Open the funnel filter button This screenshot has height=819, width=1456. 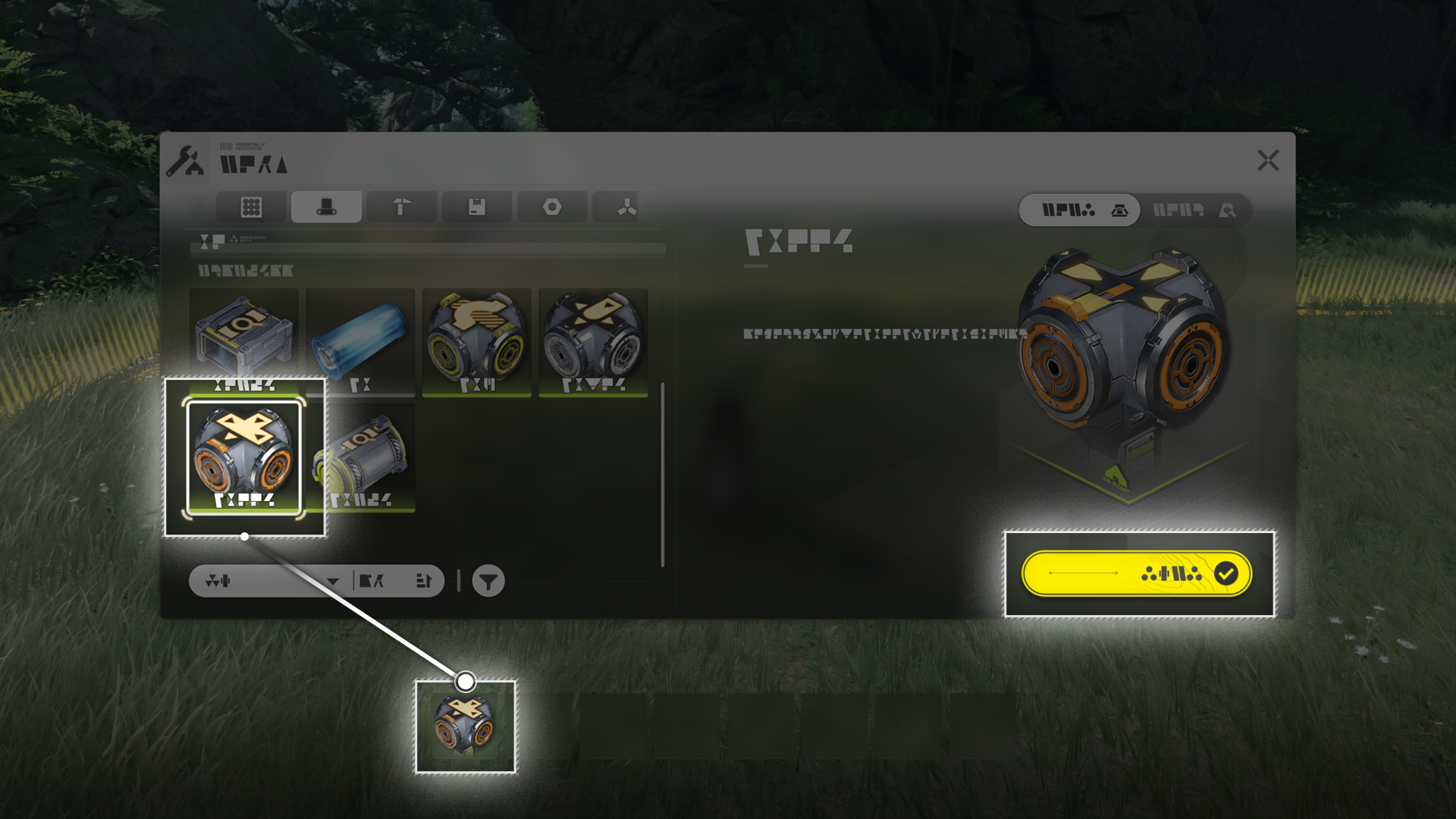pos(488,582)
